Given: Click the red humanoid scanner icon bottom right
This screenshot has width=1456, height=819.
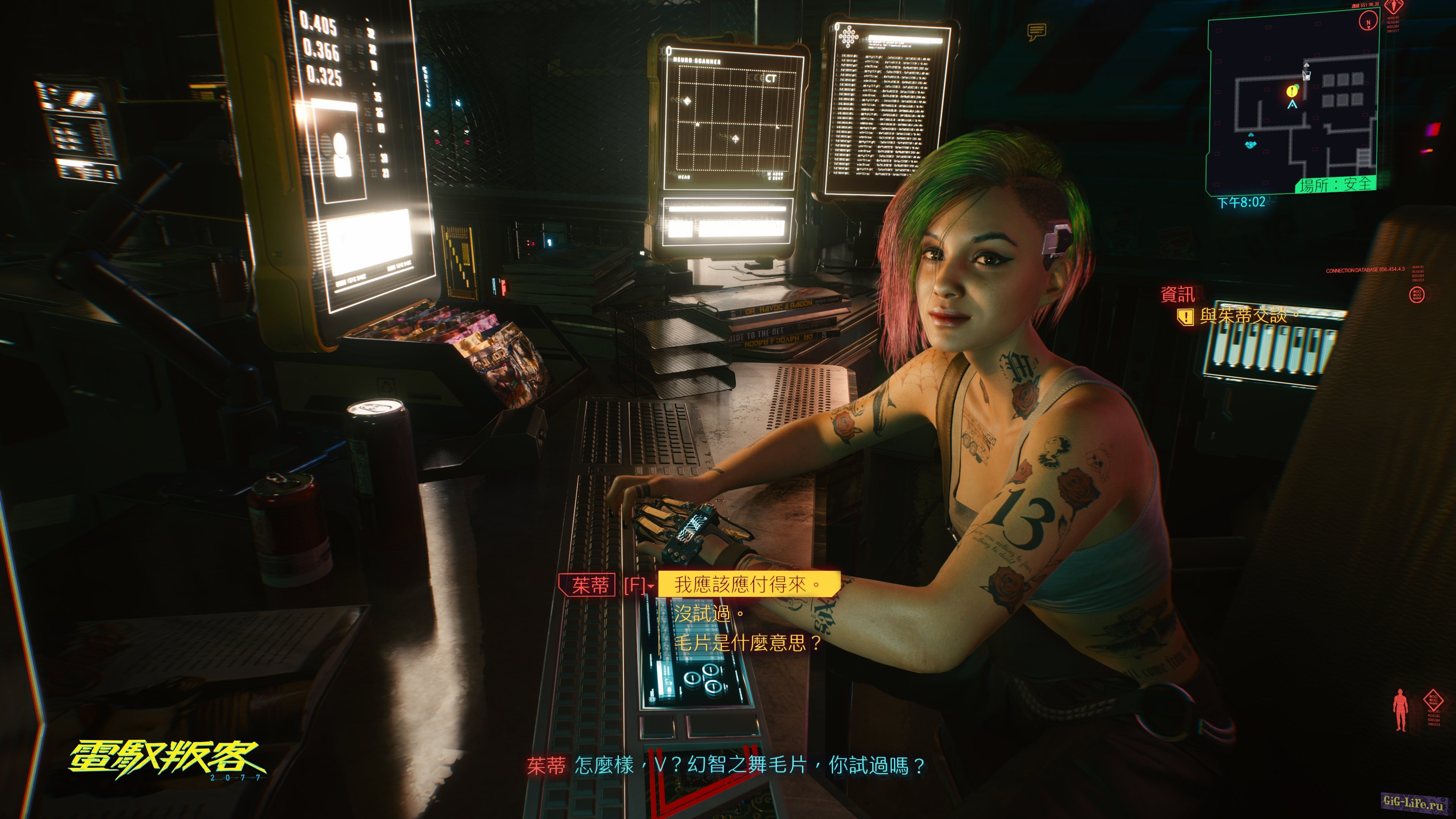Looking at the screenshot, I should coord(1401,710).
